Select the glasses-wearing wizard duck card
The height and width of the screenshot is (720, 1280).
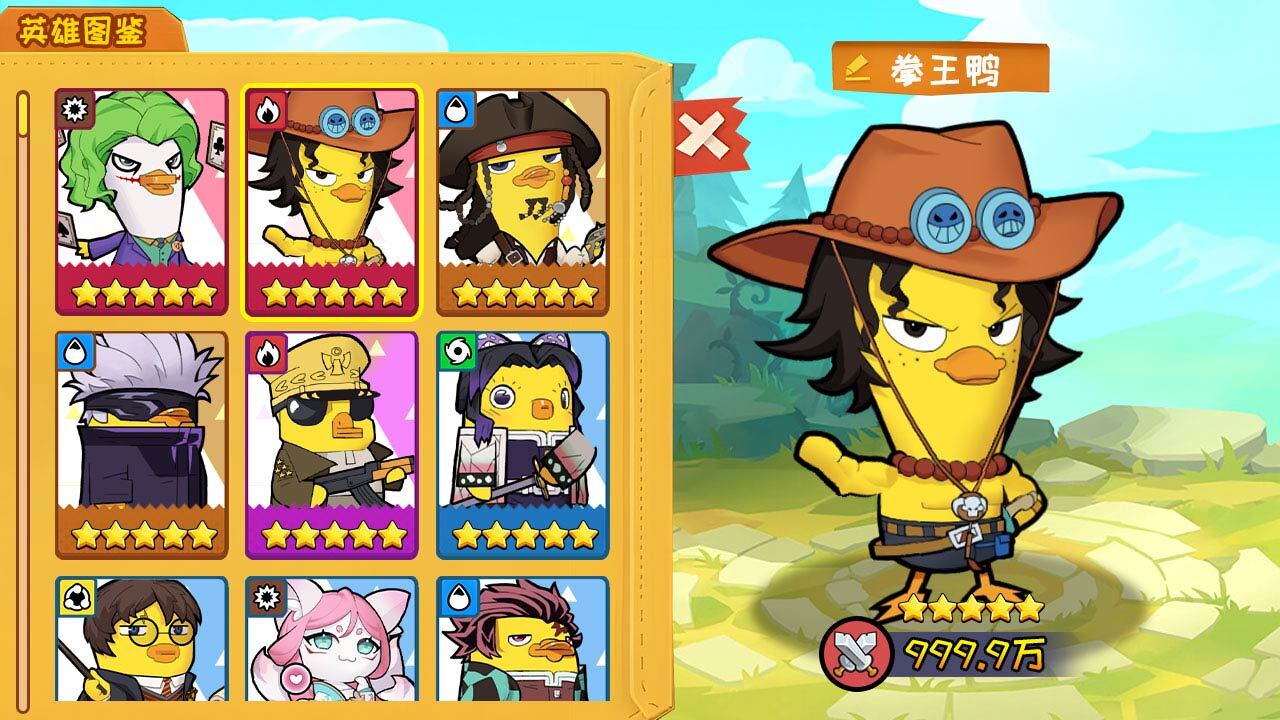pos(141,640)
